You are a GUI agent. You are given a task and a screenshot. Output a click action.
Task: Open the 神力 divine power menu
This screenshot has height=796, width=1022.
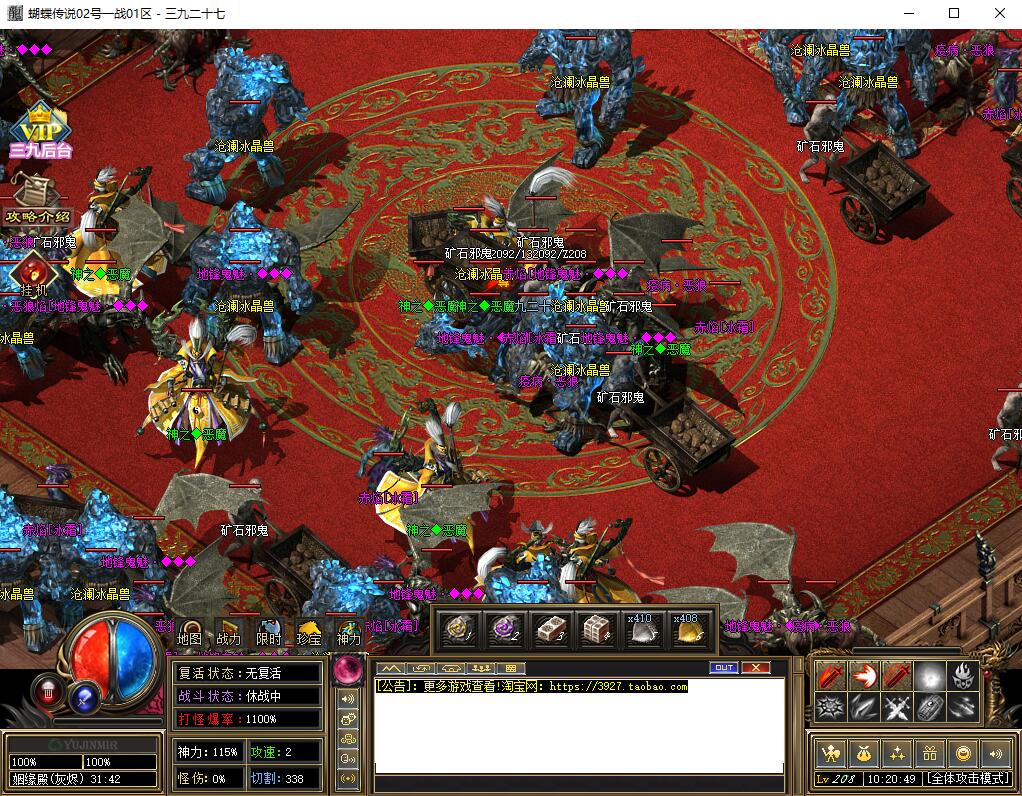(x=349, y=633)
